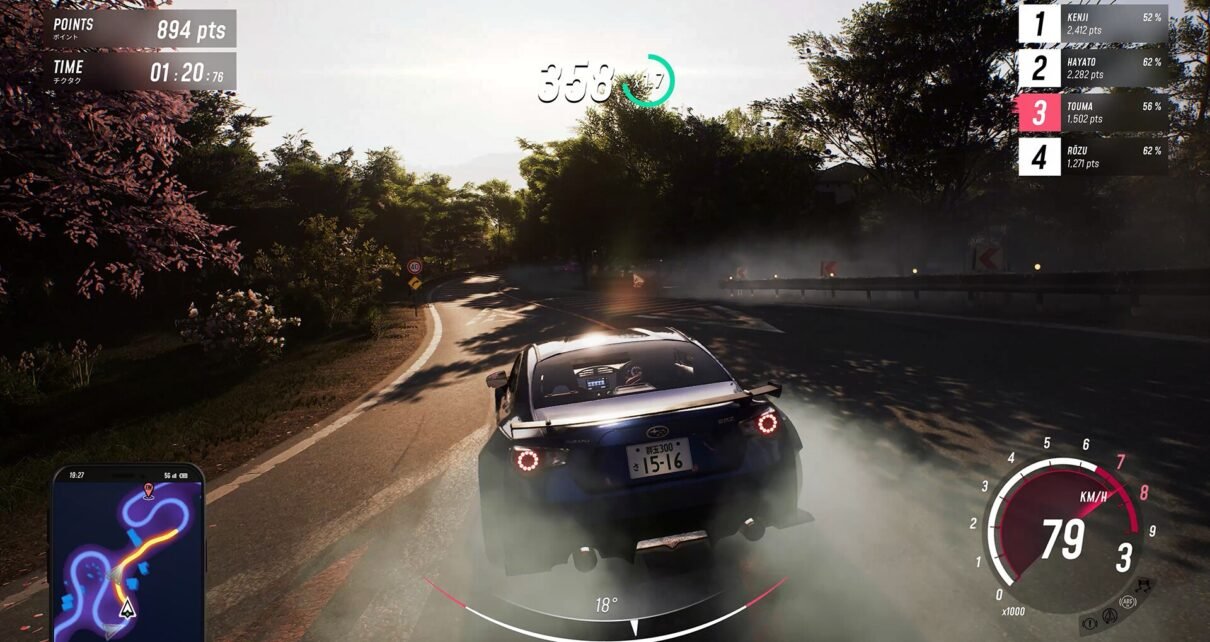The width and height of the screenshot is (1210, 642).
Task: Select Rozu's fourth-place row
Action: pos(1092,157)
